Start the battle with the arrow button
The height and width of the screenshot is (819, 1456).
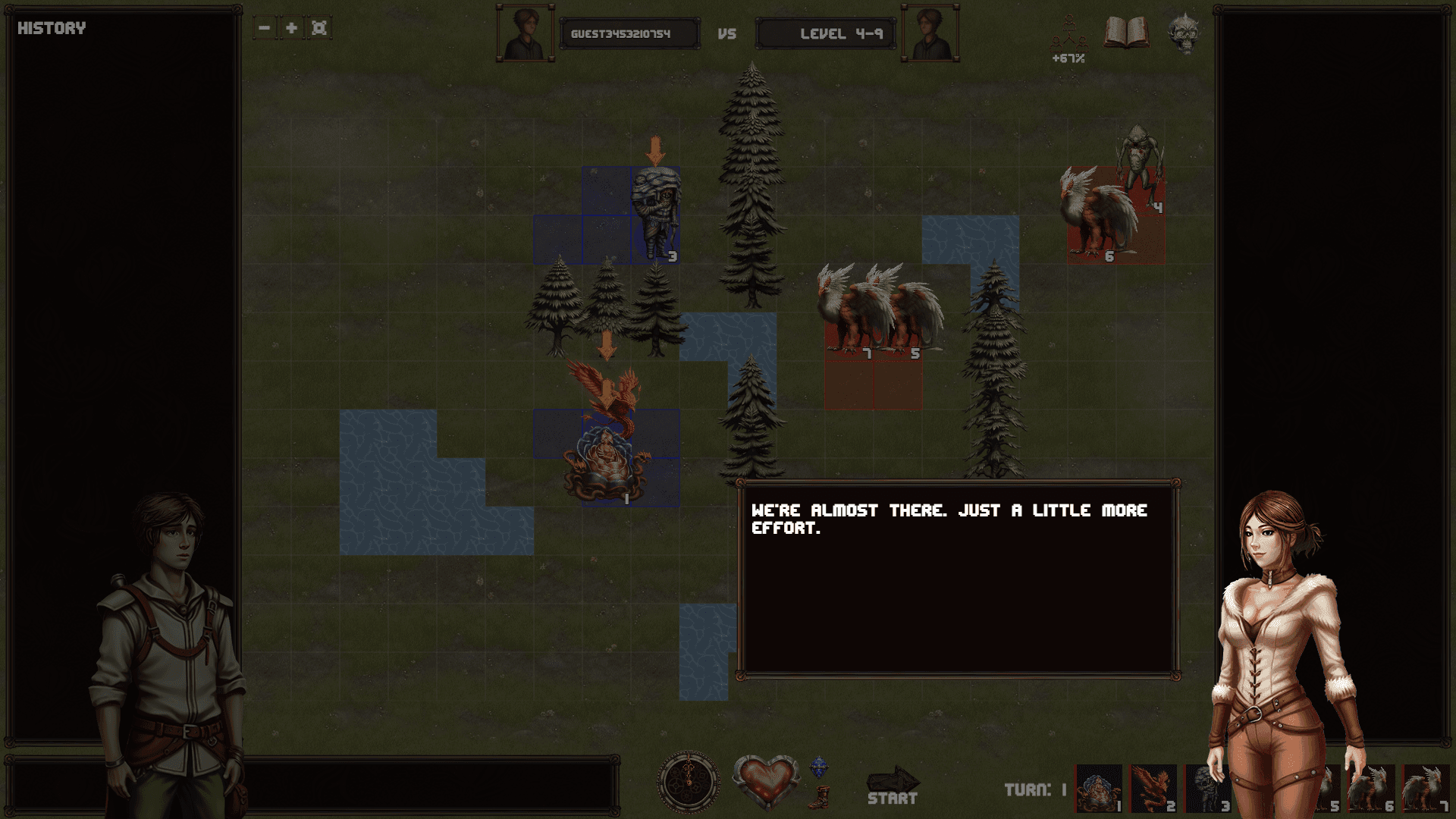[893, 785]
